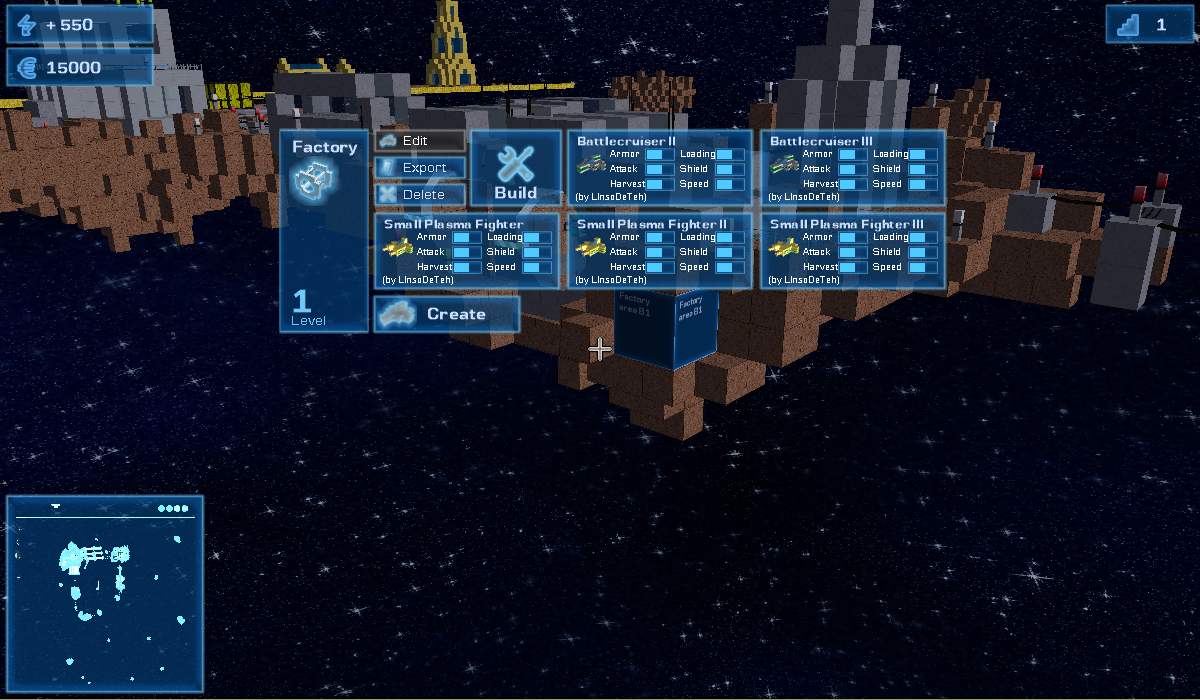Export the selected ship design
The height and width of the screenshot is (700, 1200).
420,168
